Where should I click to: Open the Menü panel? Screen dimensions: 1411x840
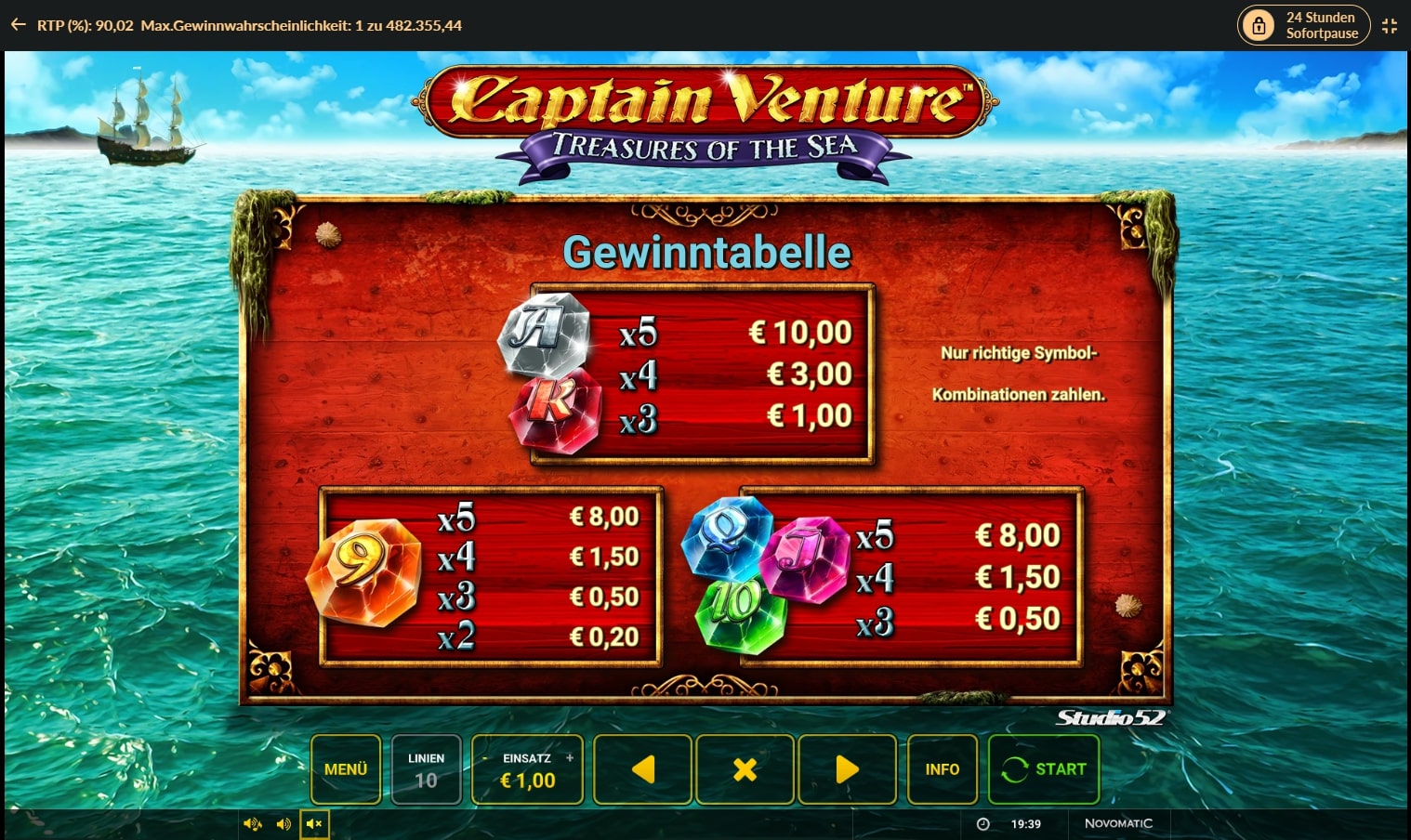[x=346, y=769]
